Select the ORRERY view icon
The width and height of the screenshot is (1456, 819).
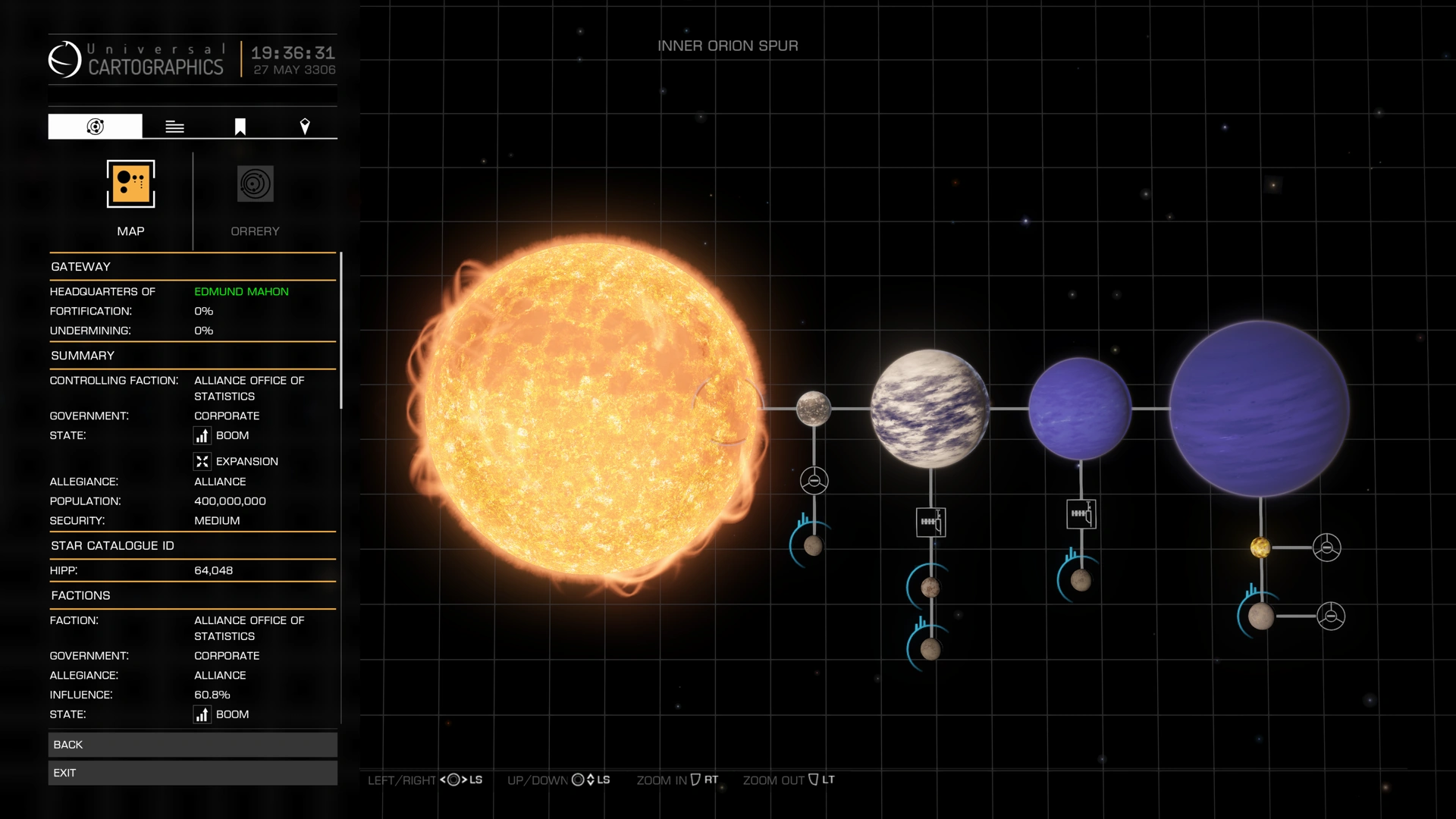255,184
